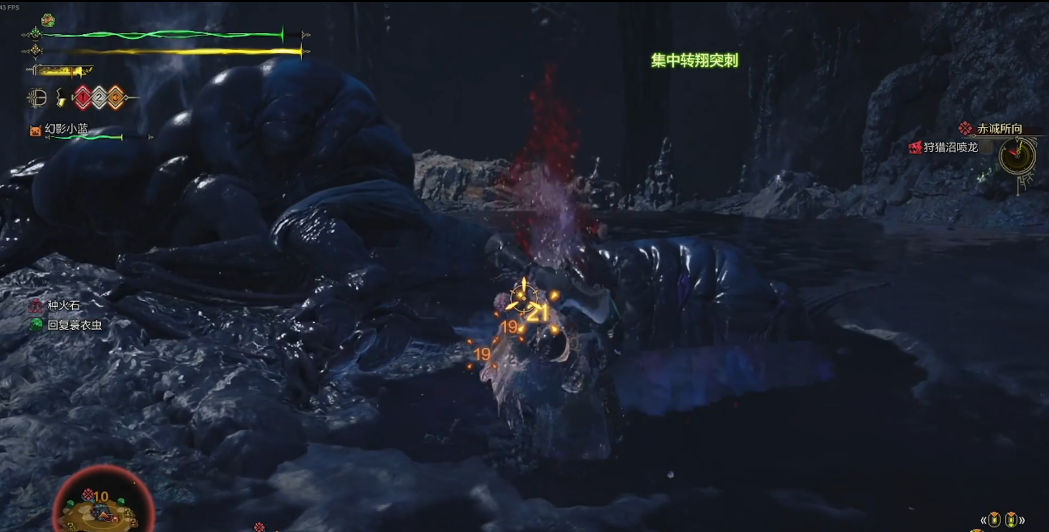Click the yellow weapon sharpness gauge

(61, 71)
